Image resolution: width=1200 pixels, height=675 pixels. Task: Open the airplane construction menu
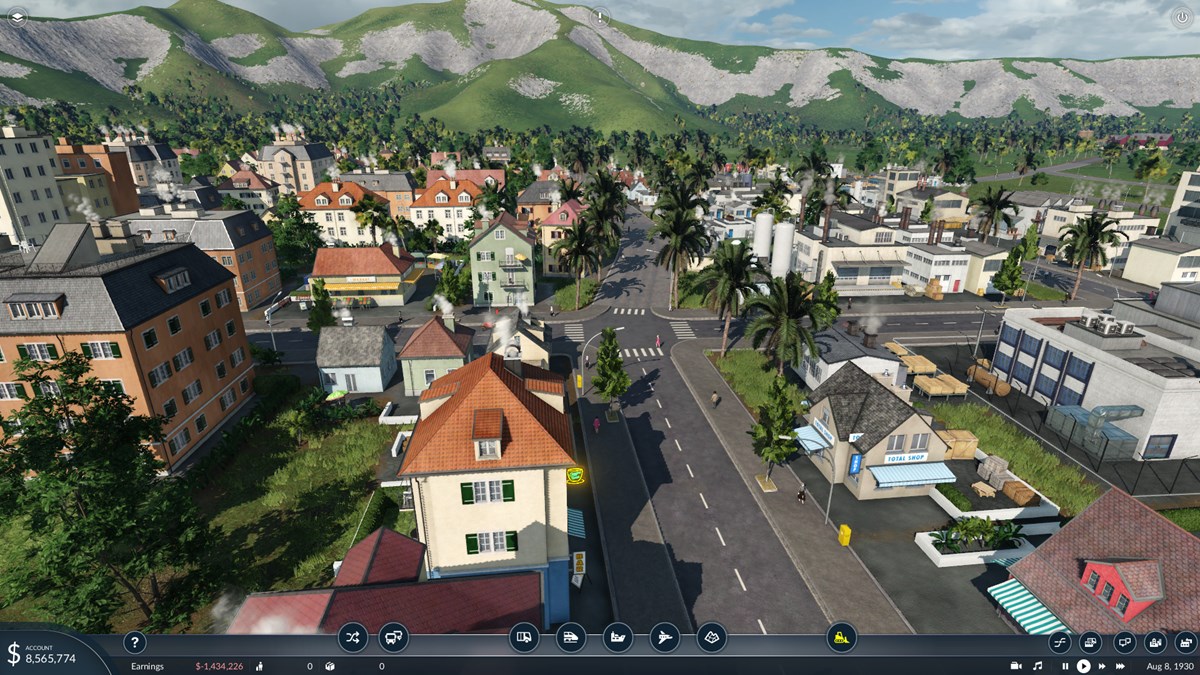(x=664, y=637)
